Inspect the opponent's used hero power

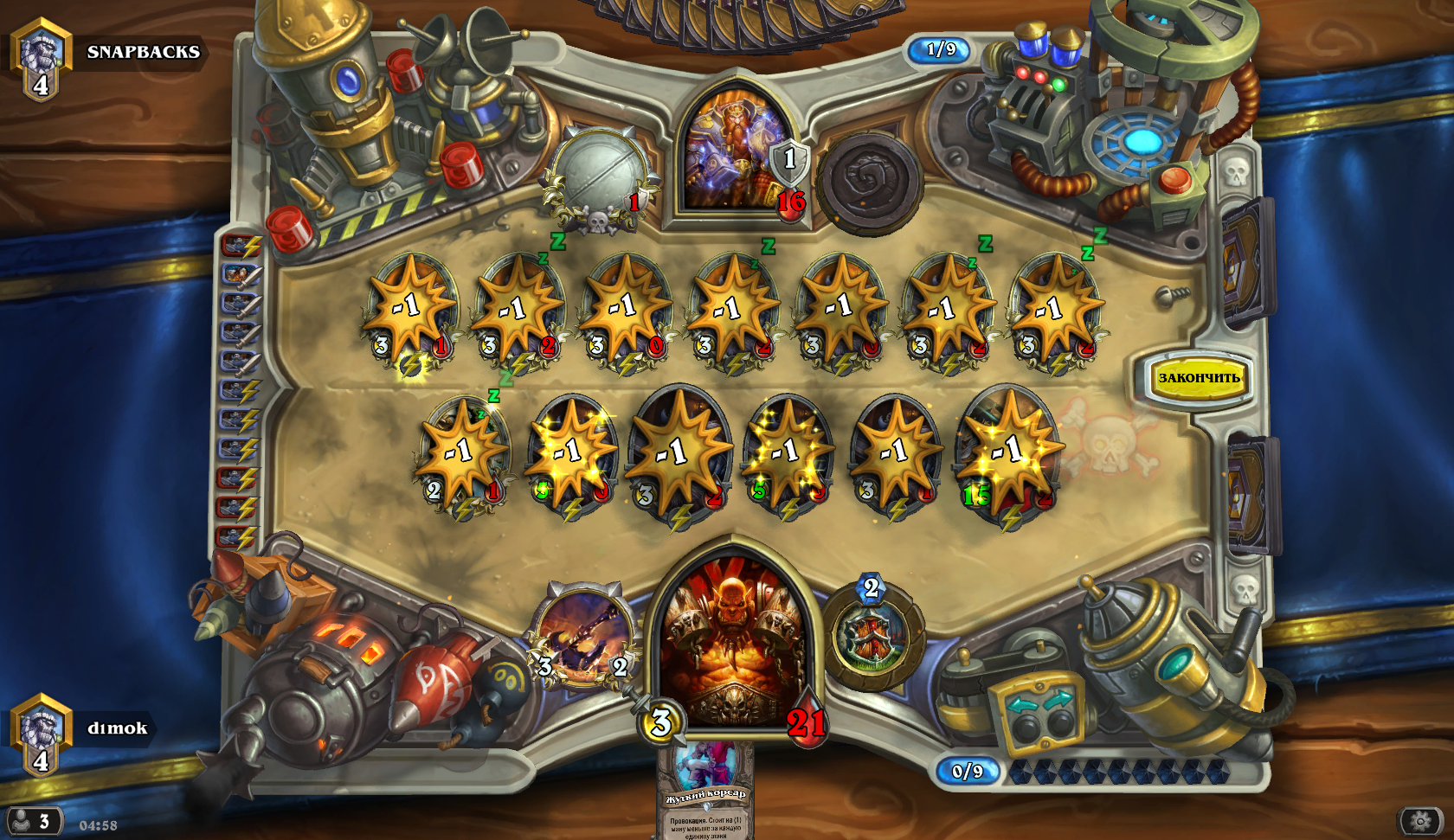(x=866, y=181)
